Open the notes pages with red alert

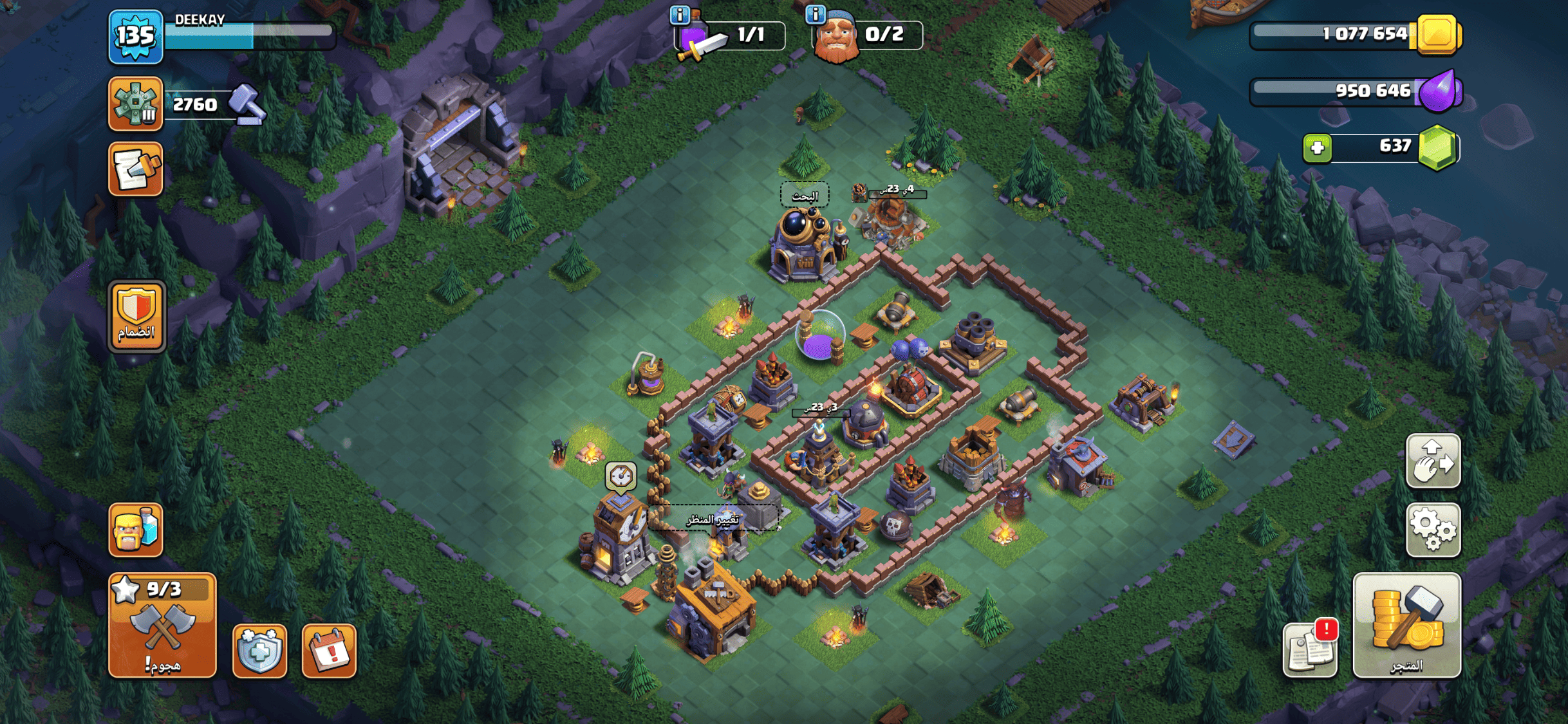(x=1310, y=650)
